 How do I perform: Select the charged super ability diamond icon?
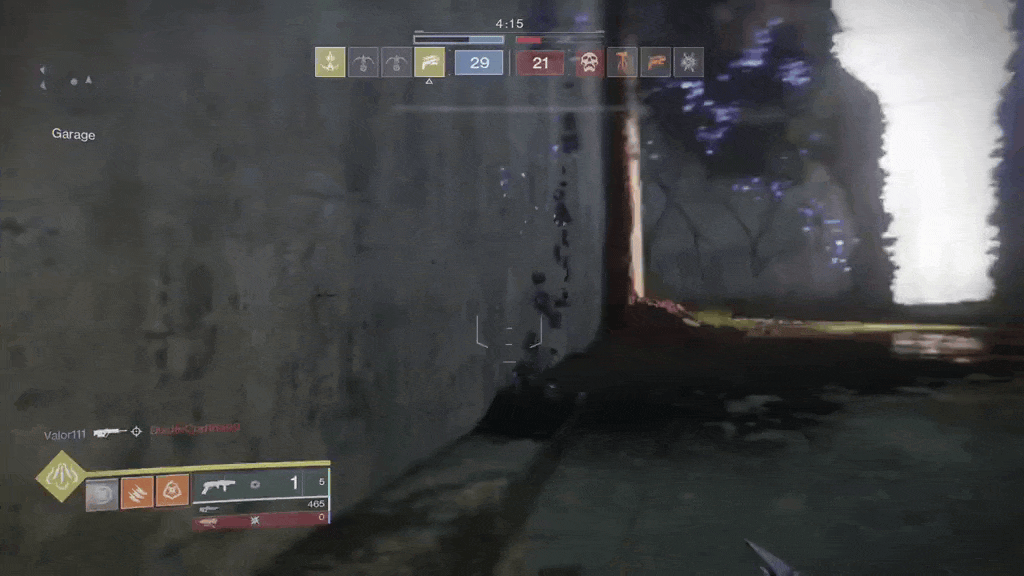(61, 476)
